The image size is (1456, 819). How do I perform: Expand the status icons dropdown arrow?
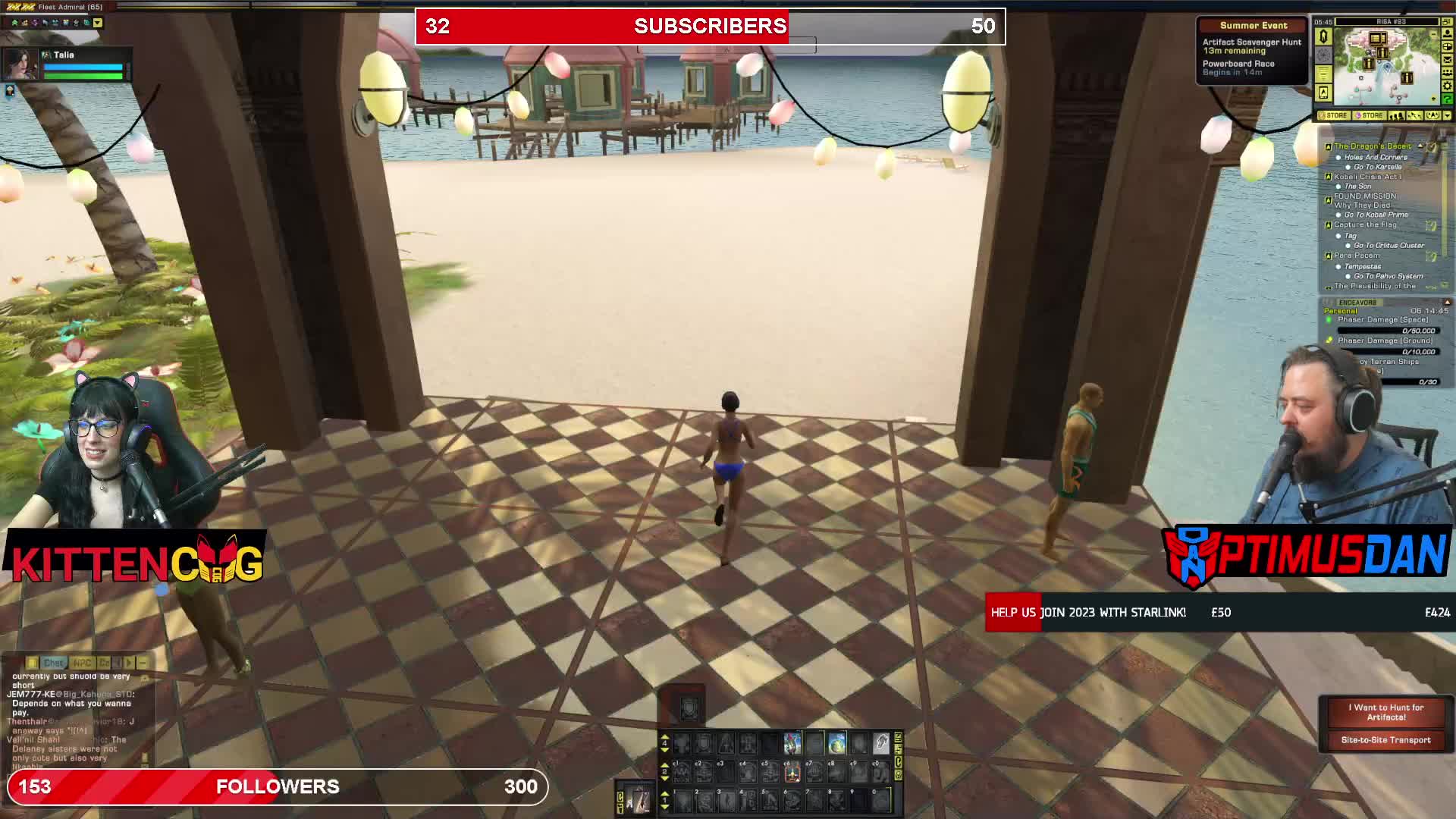98,23
